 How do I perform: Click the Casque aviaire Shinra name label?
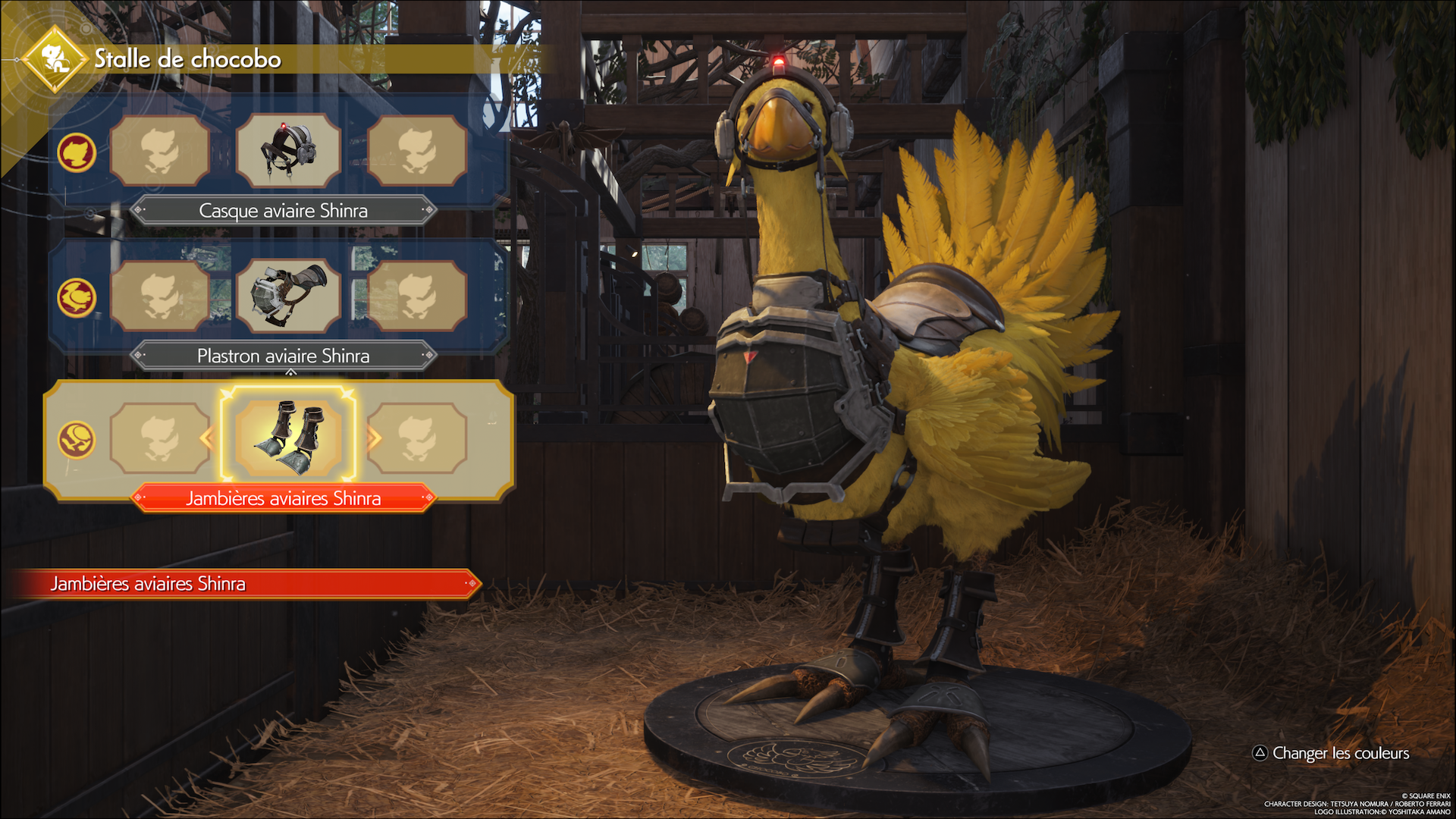283,211
